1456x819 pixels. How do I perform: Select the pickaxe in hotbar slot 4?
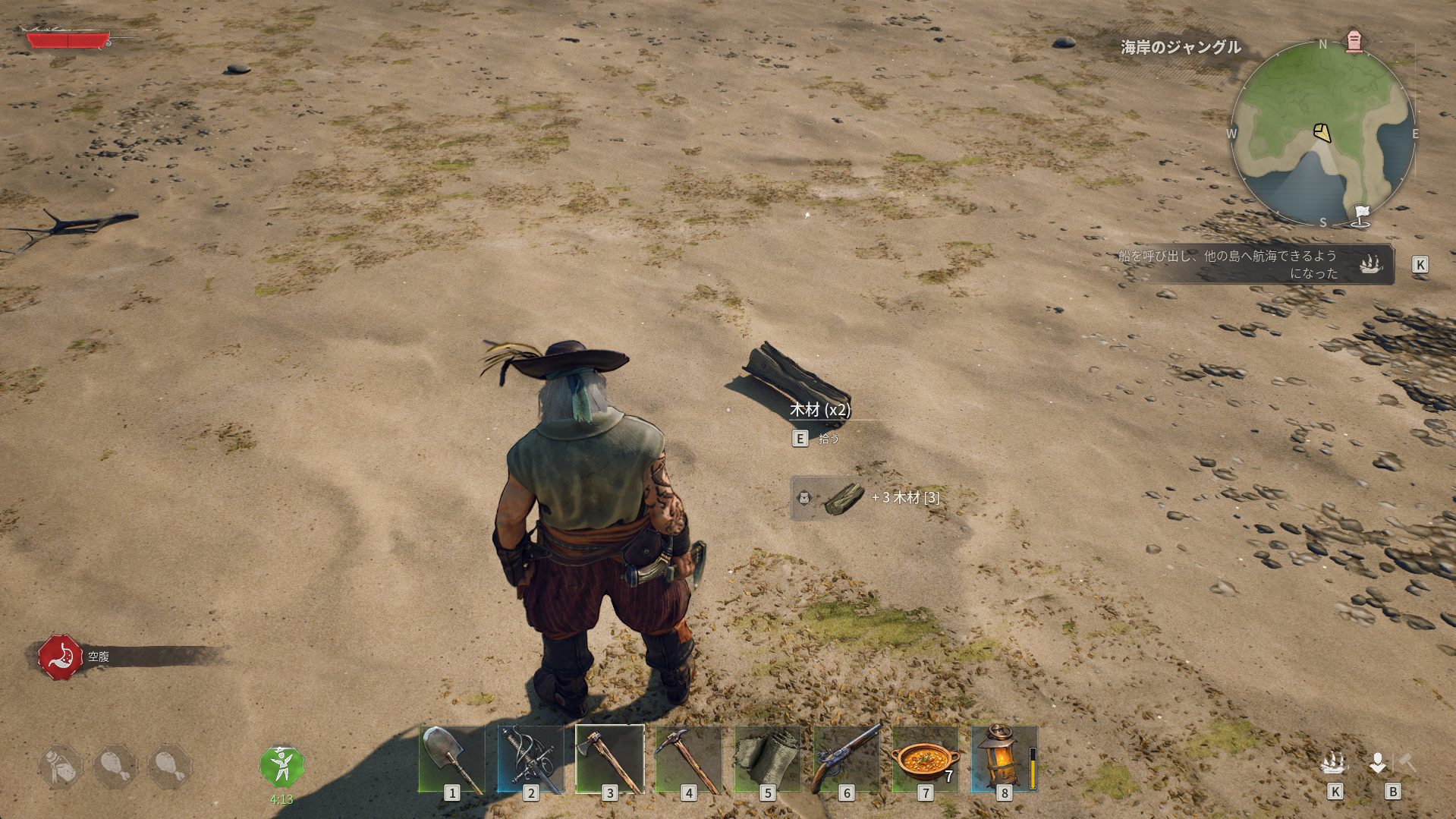click(689, 759)
